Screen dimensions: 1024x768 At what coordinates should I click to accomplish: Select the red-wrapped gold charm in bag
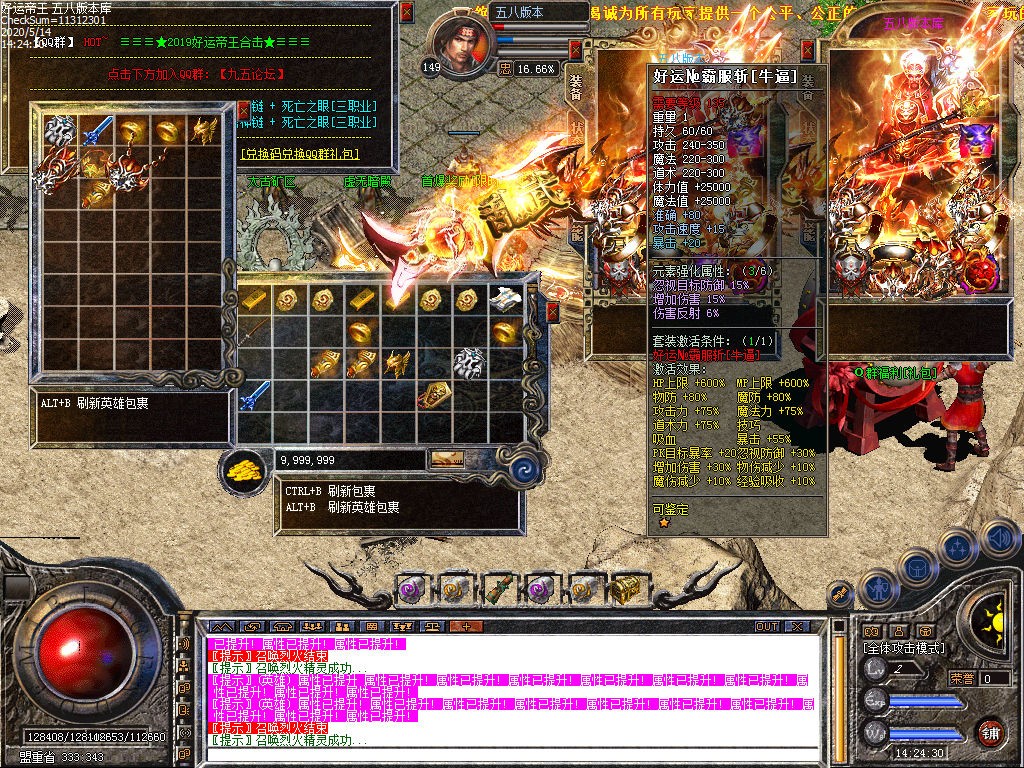[x=434, y=394]
